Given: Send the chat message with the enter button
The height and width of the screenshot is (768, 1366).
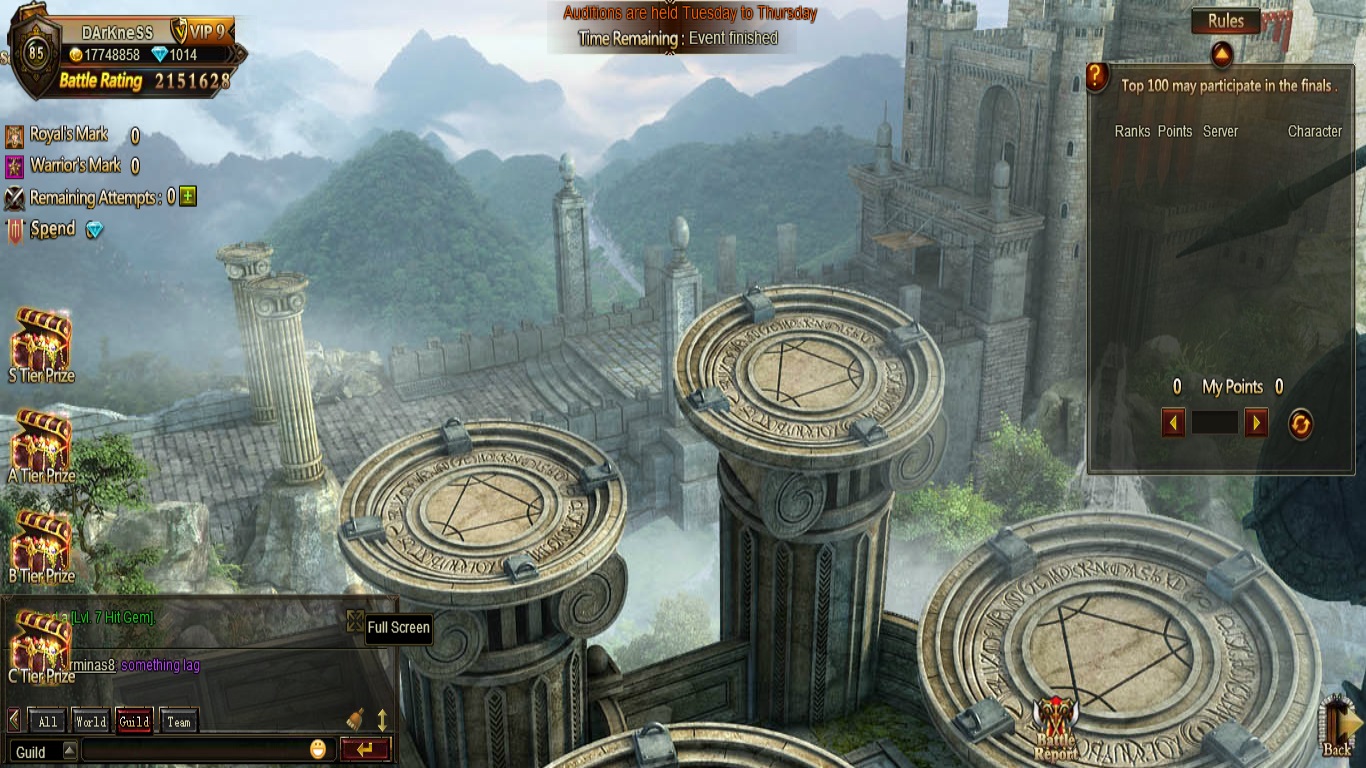Looking at the screenshot, I should pos(364,749).
